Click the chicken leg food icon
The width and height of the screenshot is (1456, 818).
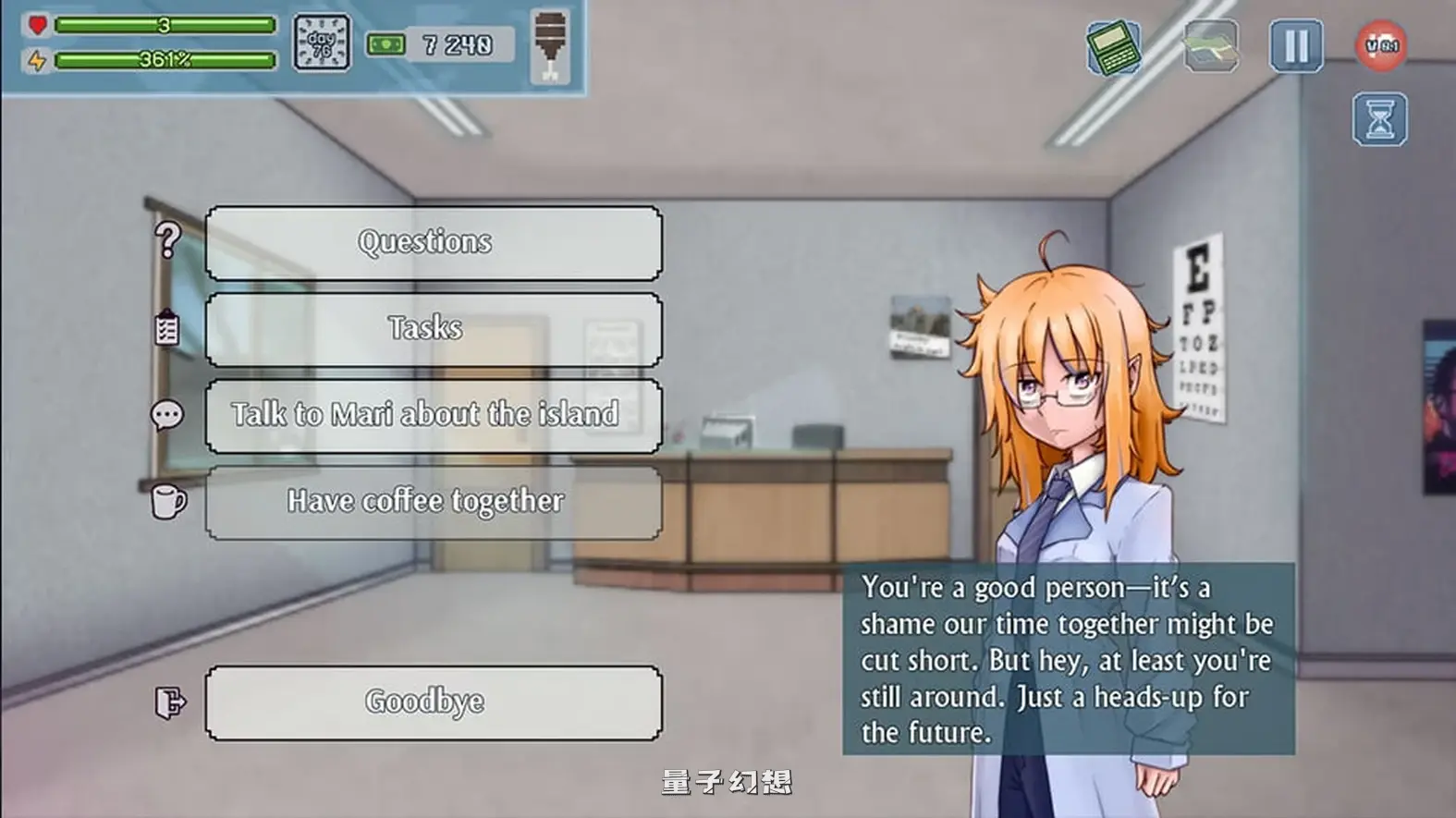(x=552, y=43)
